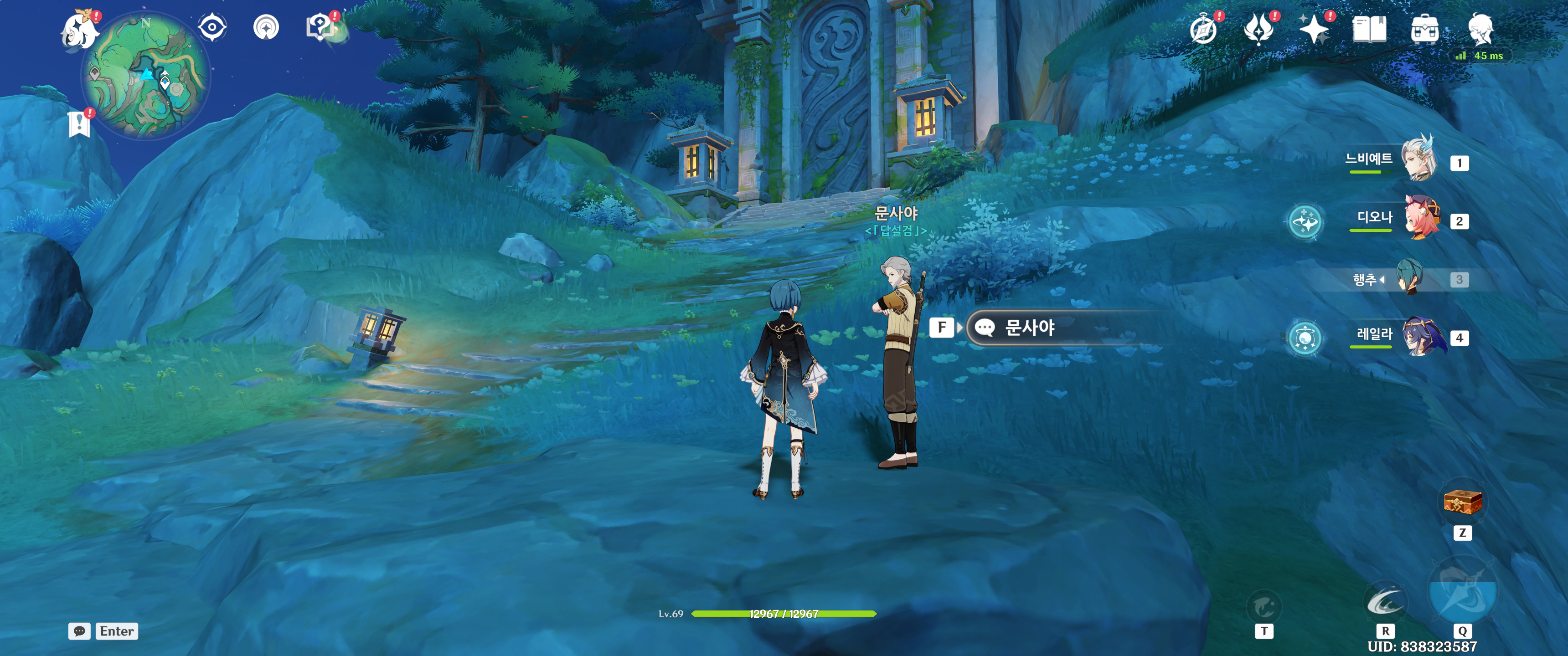Open the quest log exclamation banner
The image size is (1568, 656).
pos(79,124)
